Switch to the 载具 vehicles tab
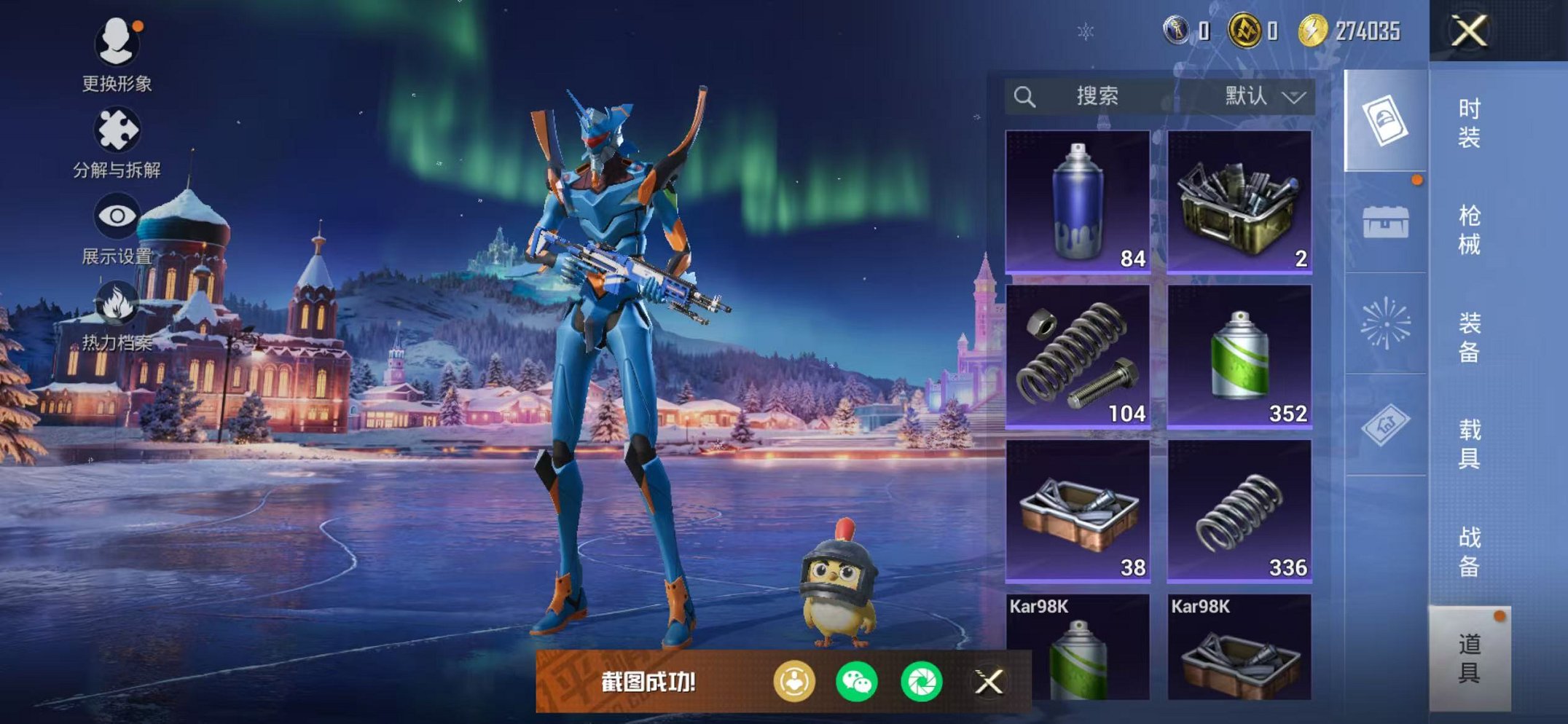This screenshot has width=1568, height=724. pos(1469,444)
